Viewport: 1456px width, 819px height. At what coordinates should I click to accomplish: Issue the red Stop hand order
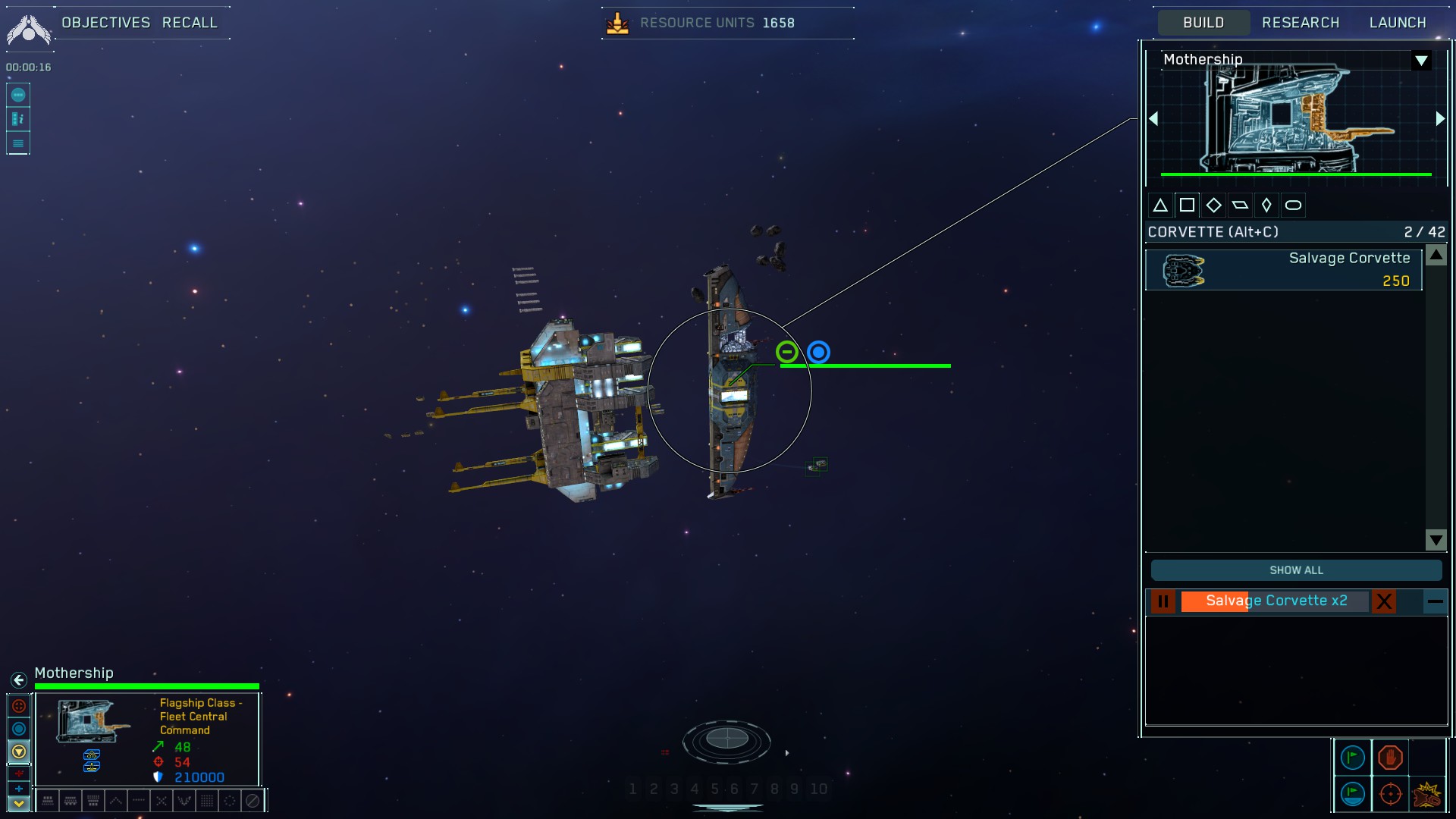pos(1390,758)
